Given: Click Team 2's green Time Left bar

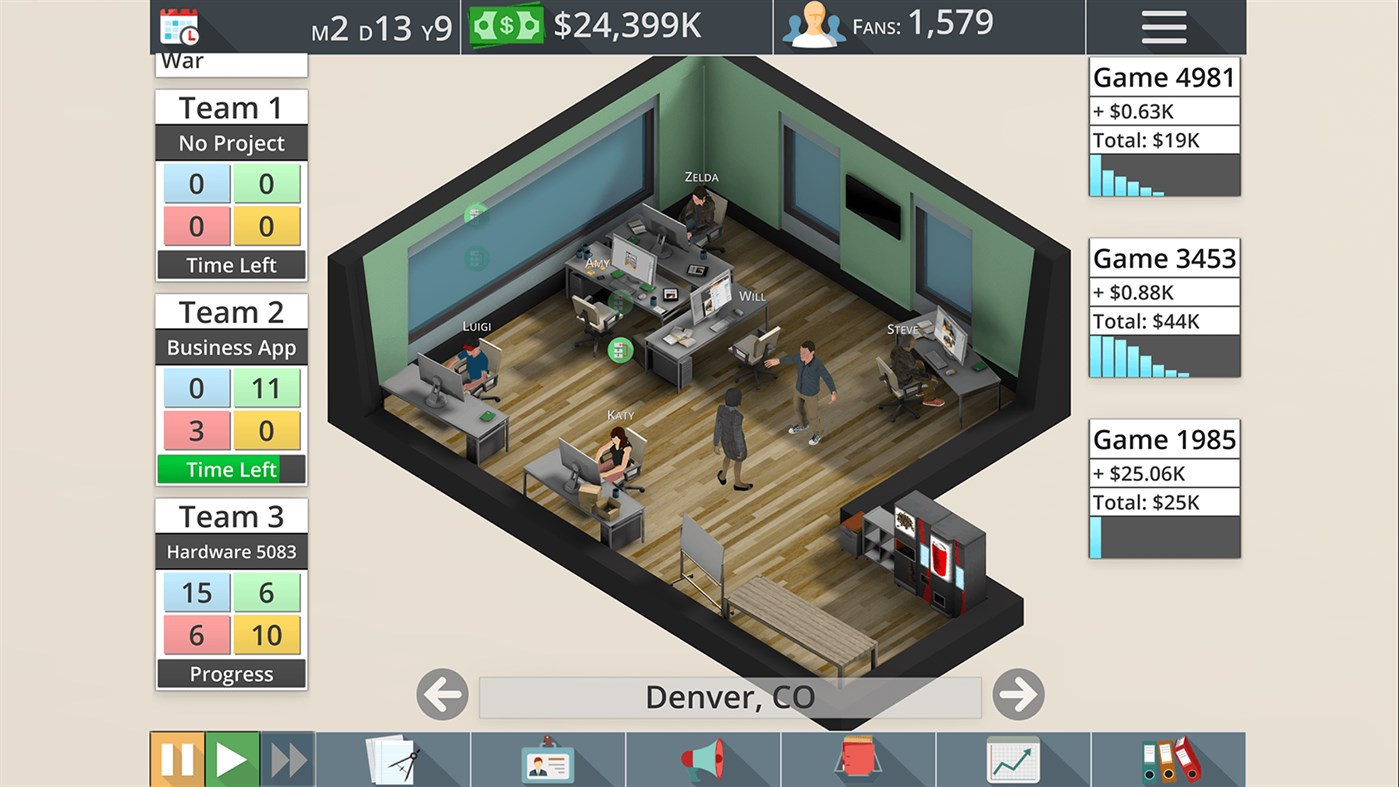Looking at the screenshot, I should pos(231,469).
